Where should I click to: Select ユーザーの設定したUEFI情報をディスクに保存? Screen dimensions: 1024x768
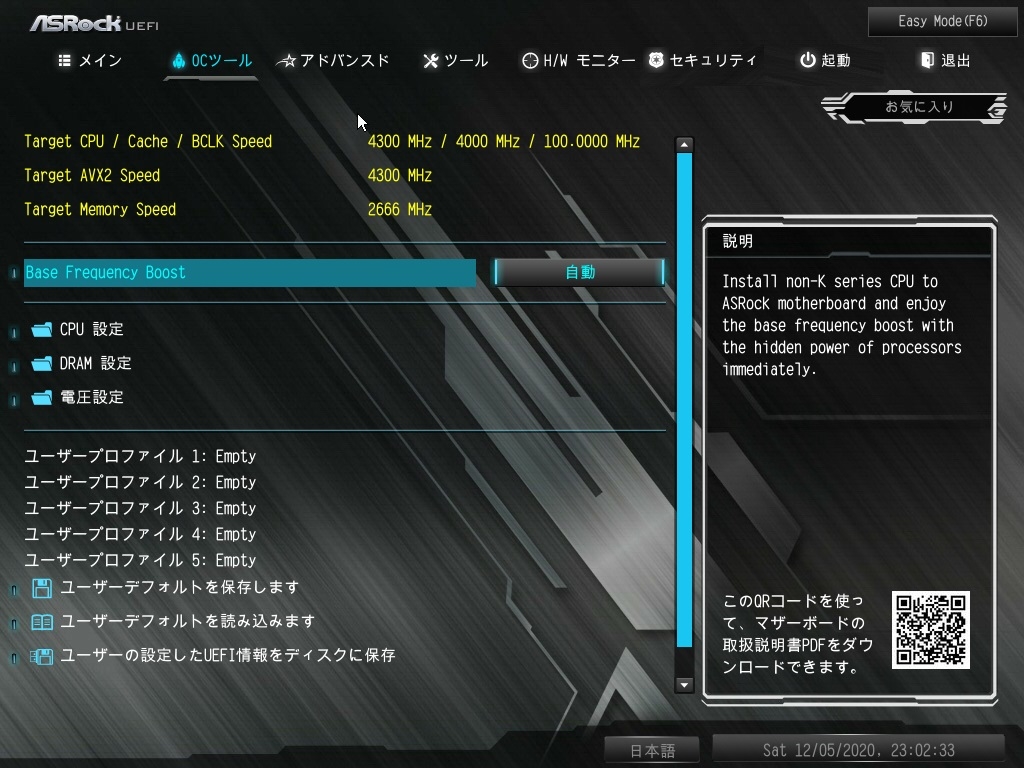tap(227, 655)
